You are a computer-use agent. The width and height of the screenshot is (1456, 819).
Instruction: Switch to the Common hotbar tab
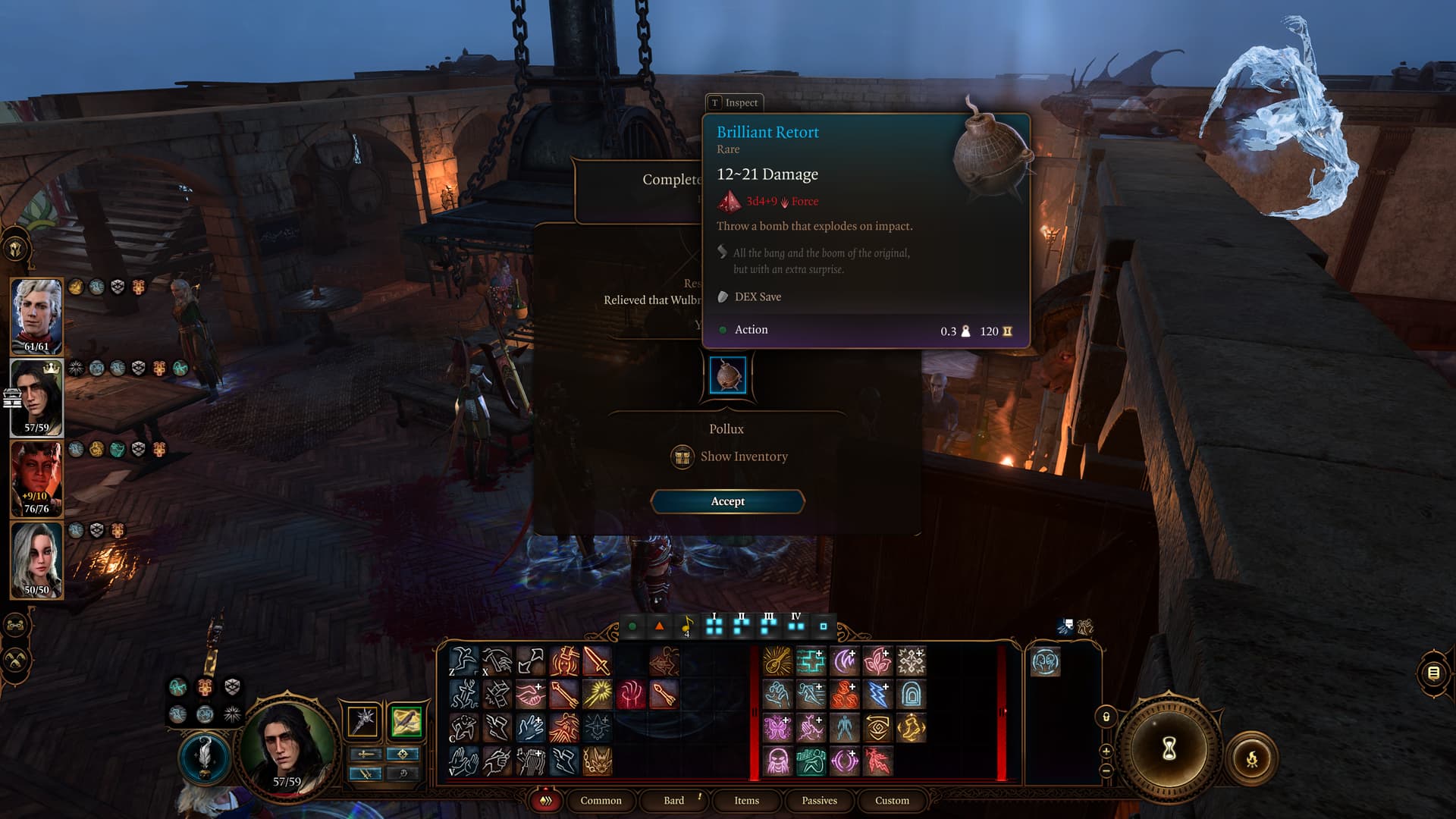(x=601, y=800)
